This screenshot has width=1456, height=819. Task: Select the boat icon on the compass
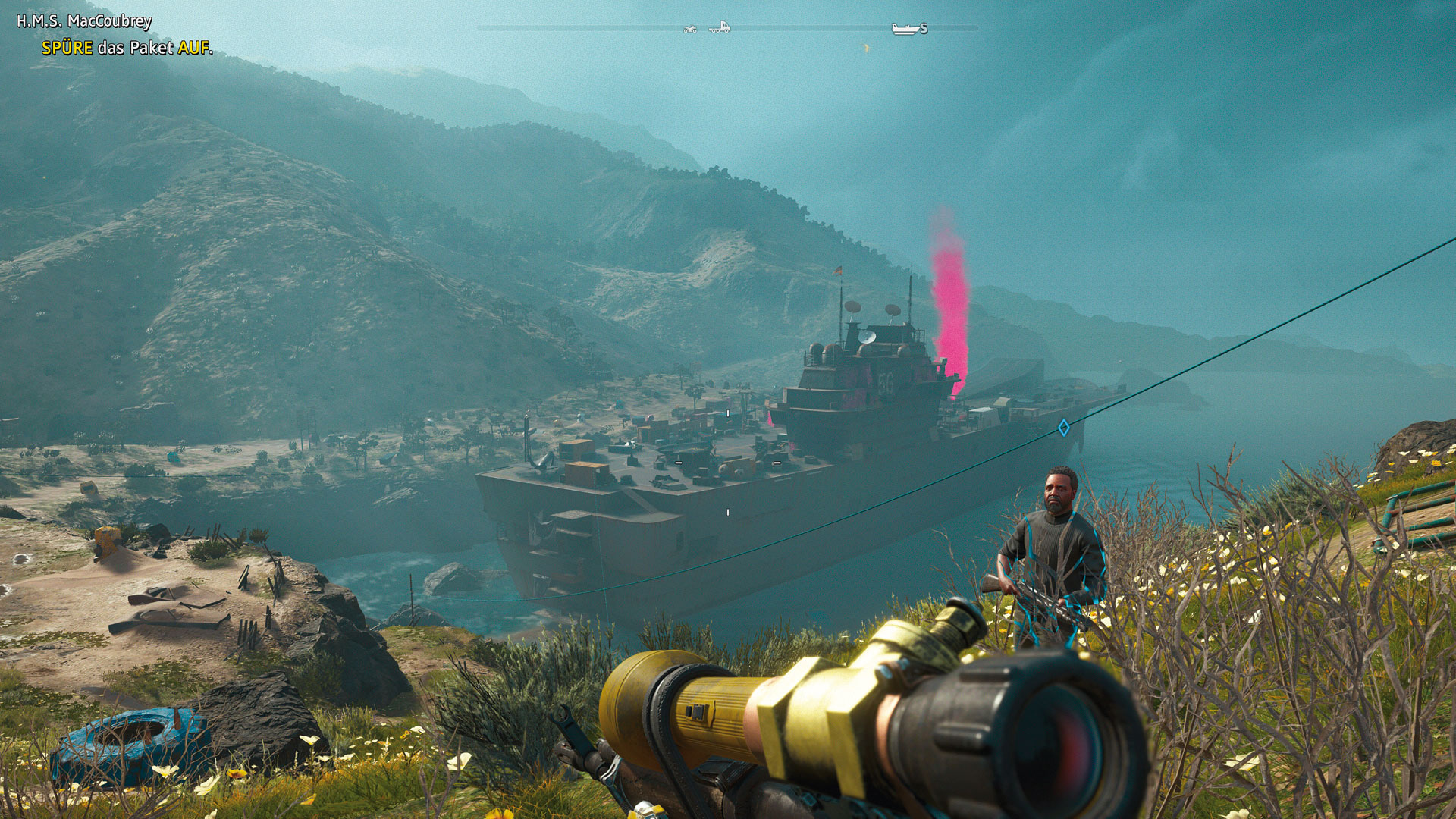tap(905, 29)
